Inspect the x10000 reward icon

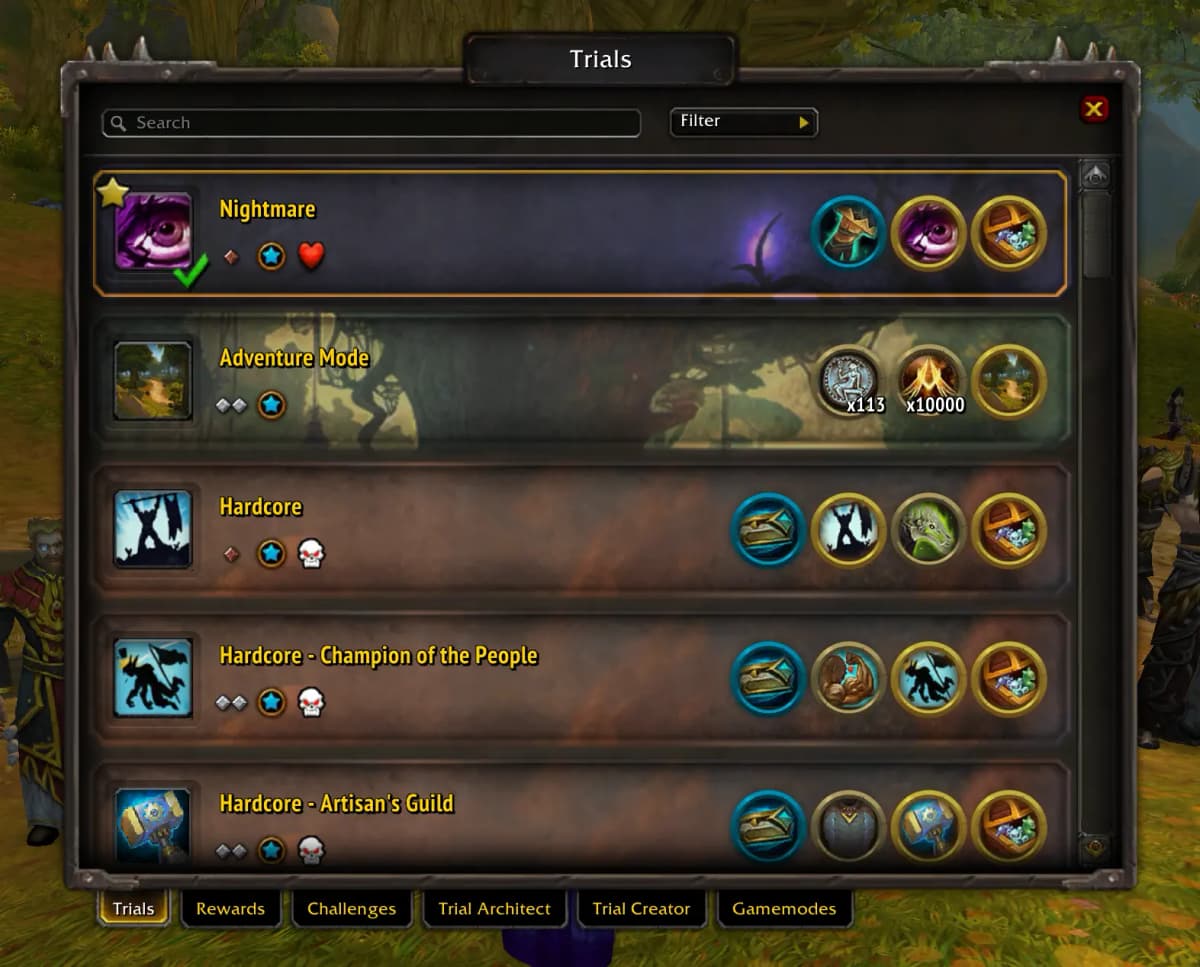tap(930, 380)
